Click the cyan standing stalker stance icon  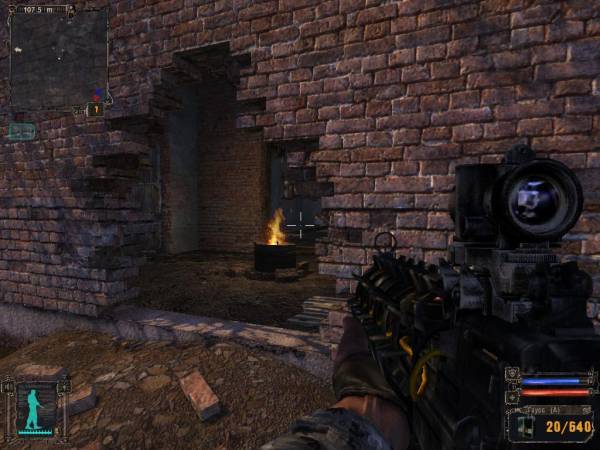tap(36, 408)
